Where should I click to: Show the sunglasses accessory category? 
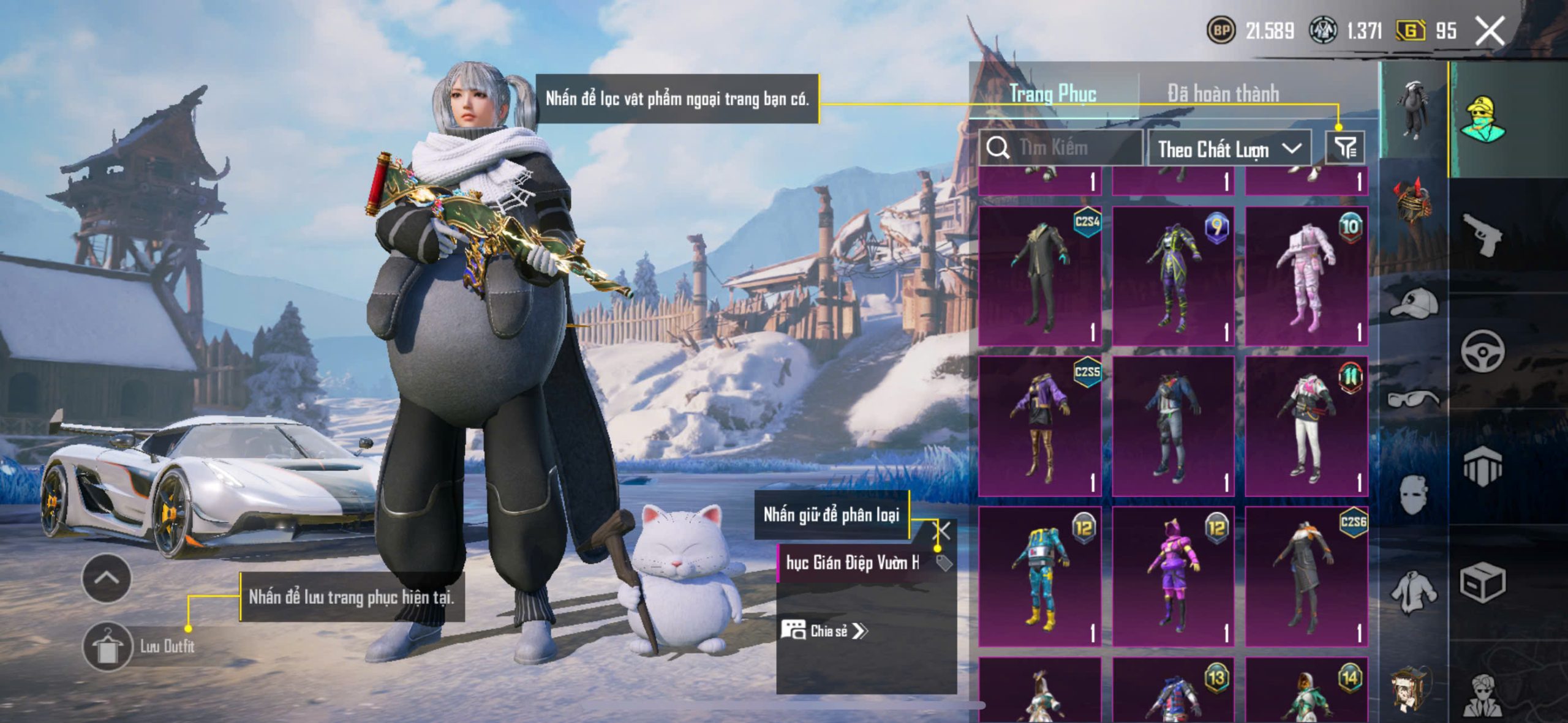[1414, 399]
